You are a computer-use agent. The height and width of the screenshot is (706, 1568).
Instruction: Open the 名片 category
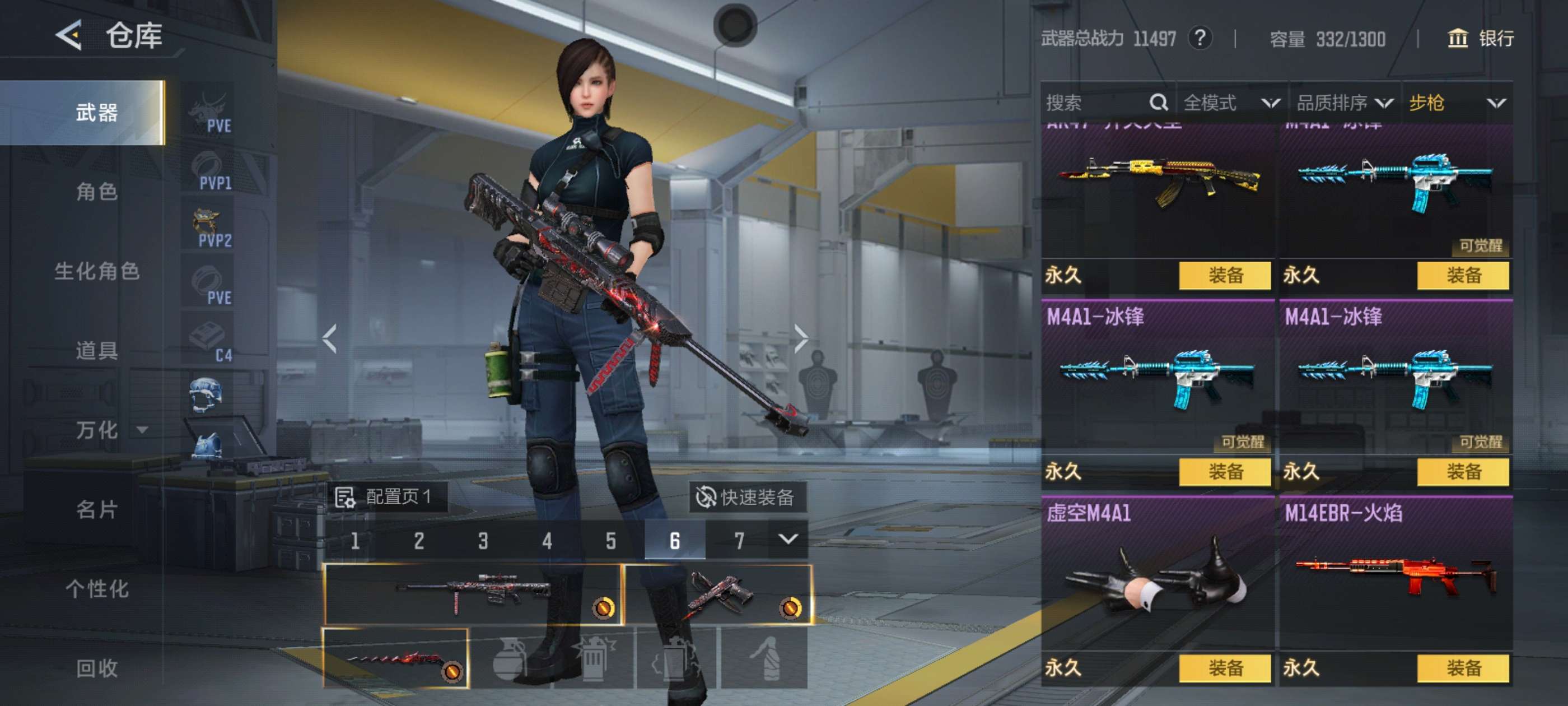coord(96,509)
